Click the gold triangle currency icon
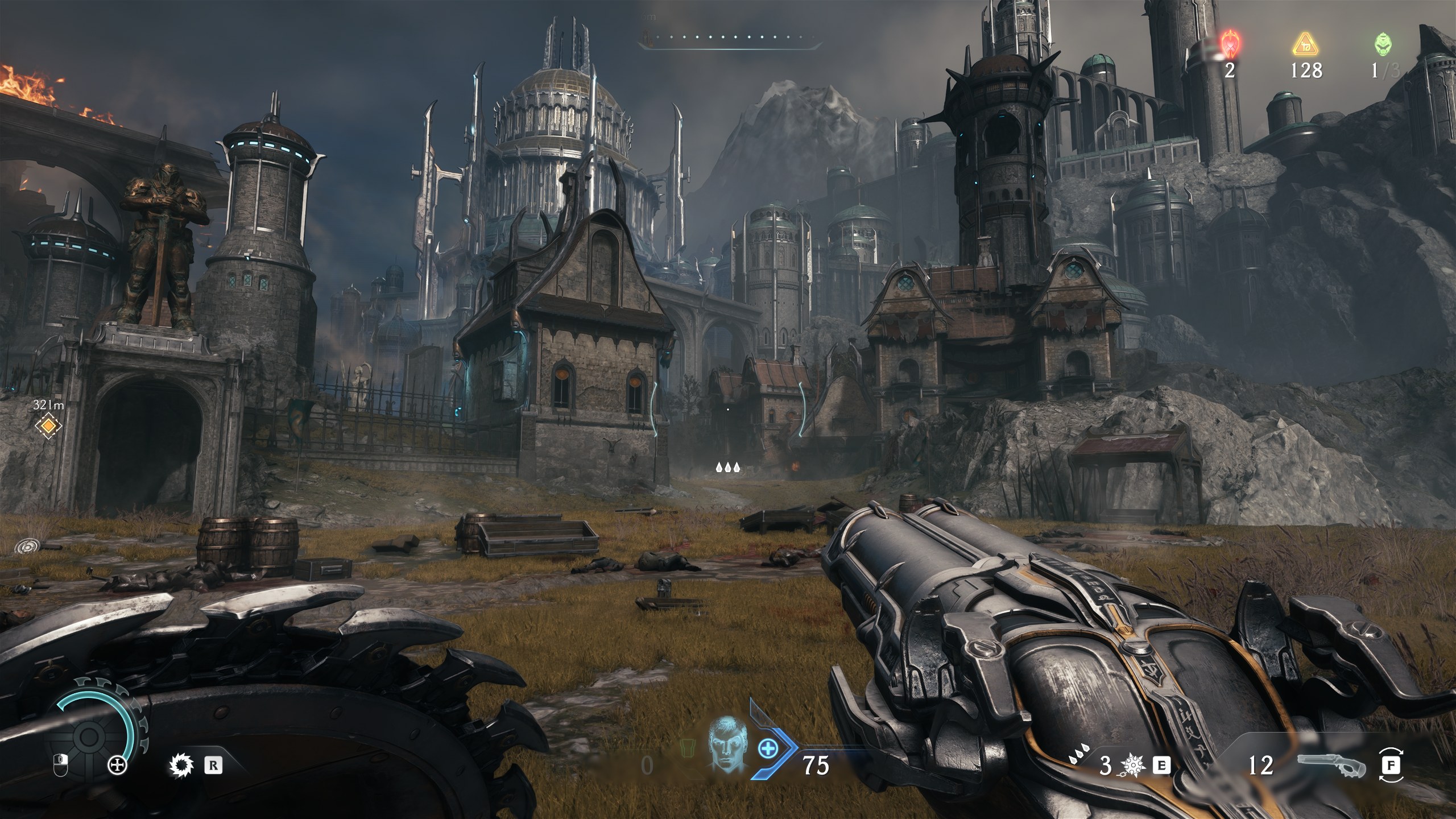 click(x=1305, y=44)
